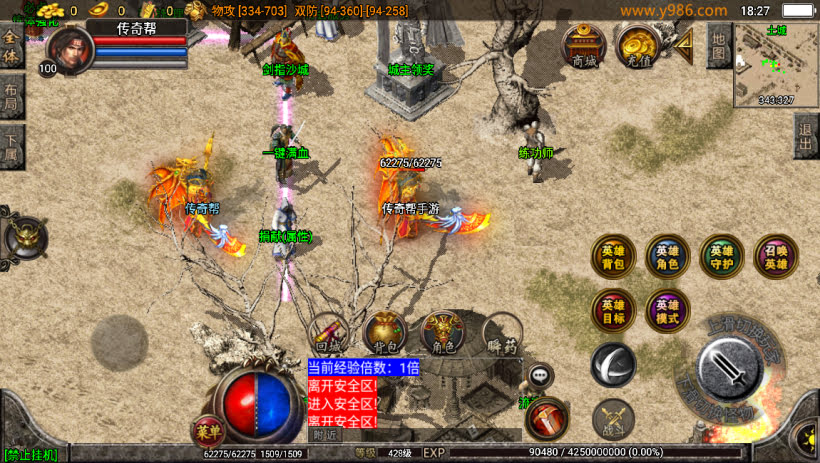Switch 英雄模式 hero mode
820x463 pixels.
(667, 310)
